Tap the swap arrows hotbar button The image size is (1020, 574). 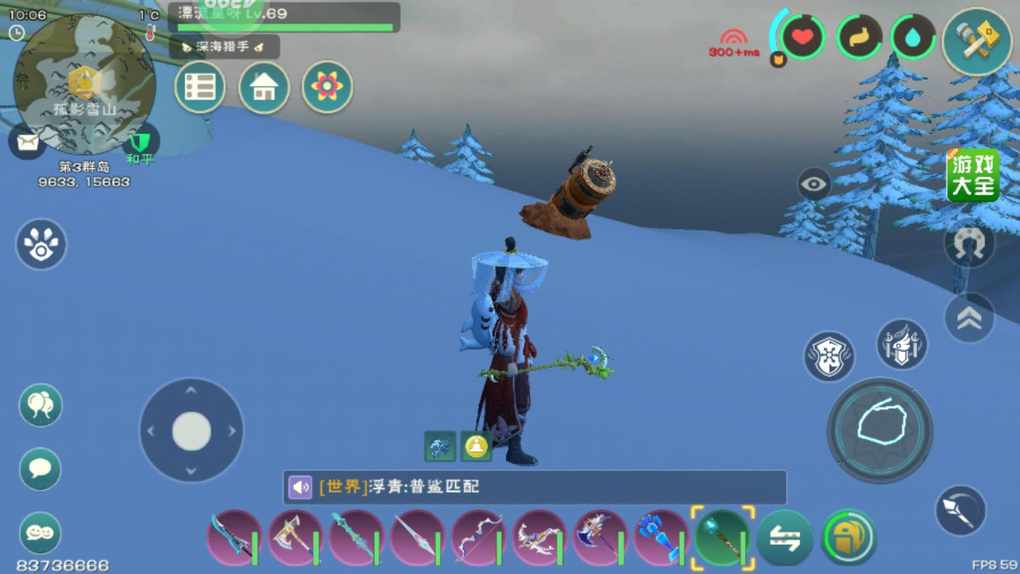[784, 538]
